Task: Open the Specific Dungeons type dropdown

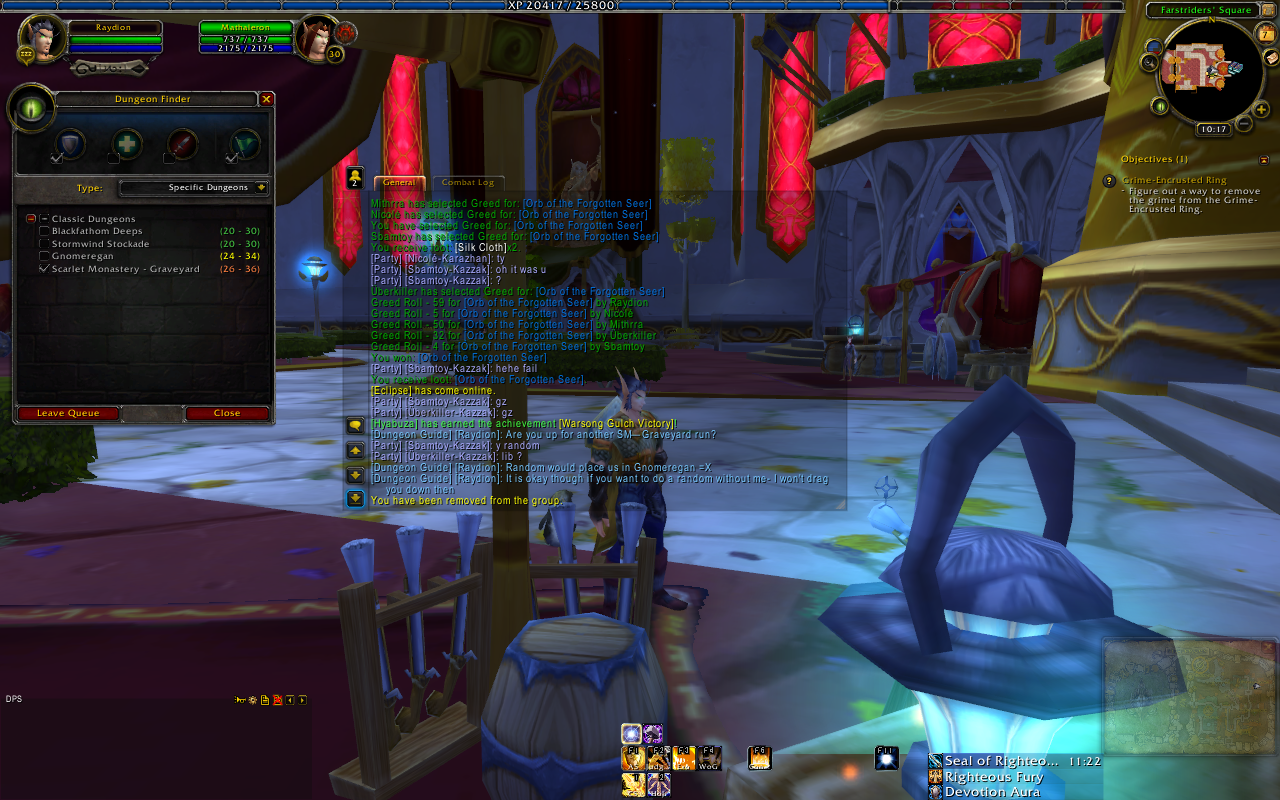Action: [x=261, y=187]
